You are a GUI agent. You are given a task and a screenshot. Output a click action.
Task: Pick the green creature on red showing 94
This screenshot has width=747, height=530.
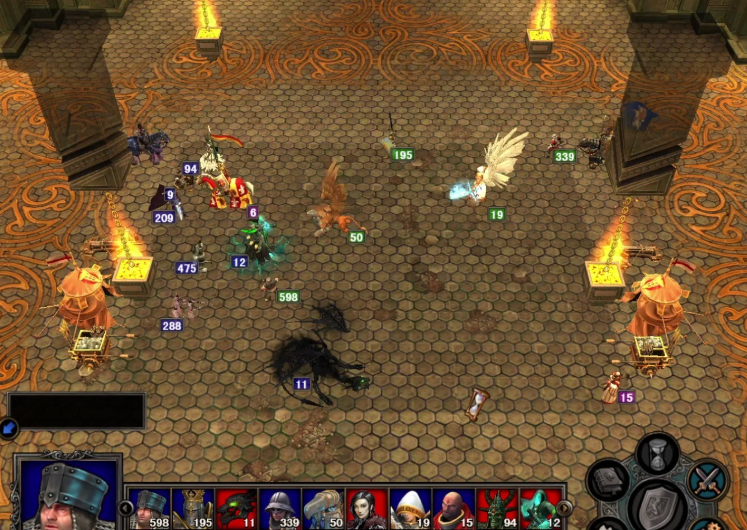tap(496, 508)
